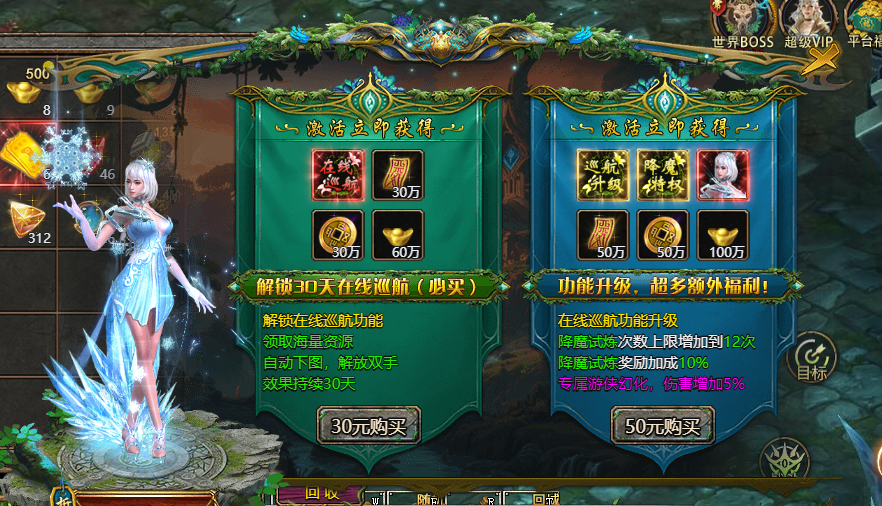Inspect the 50万 red ticket reward
The width and height of the screenshot is (882, 506).
click(603, 235)
